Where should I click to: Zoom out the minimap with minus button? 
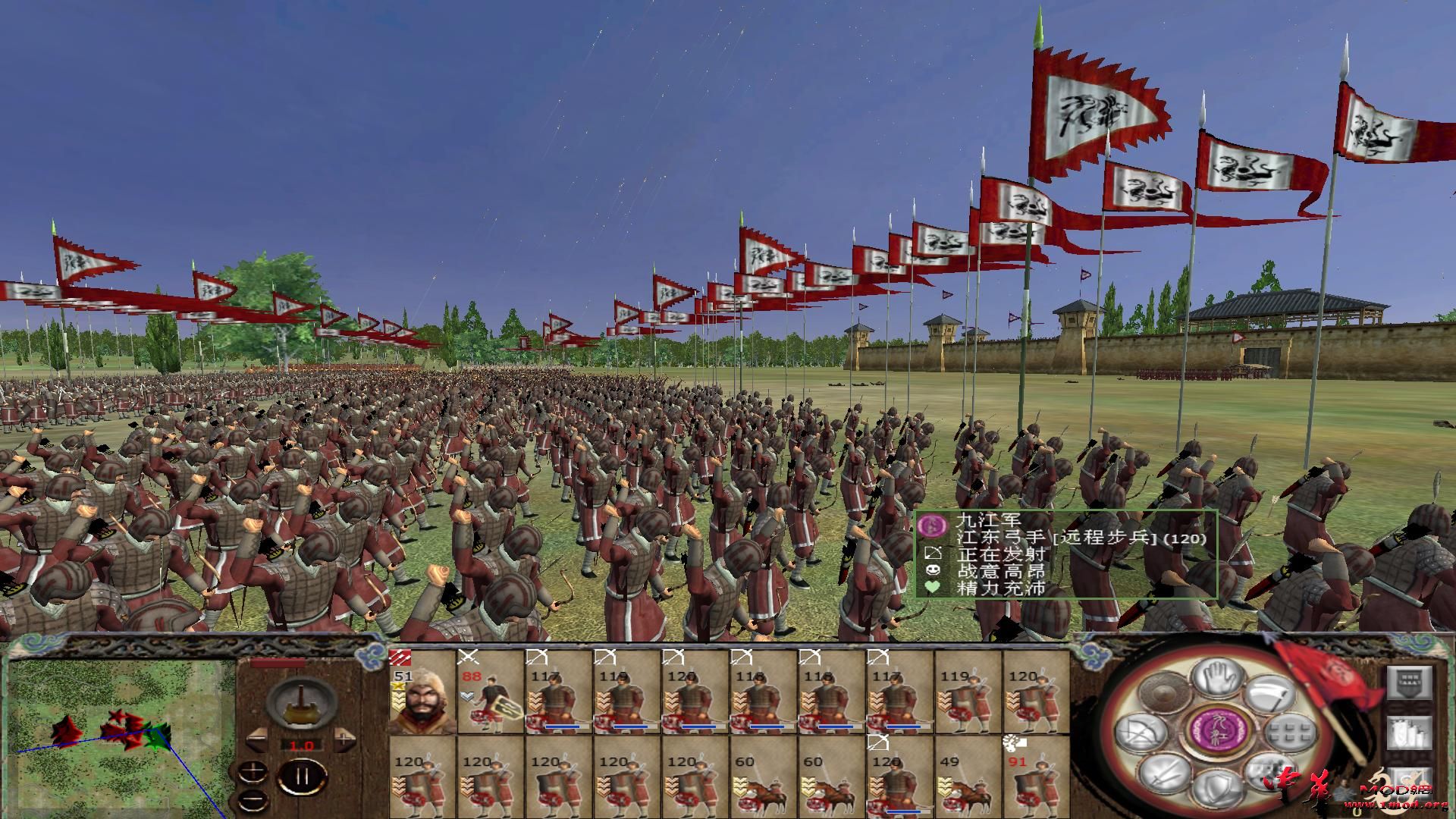[253, 800]
